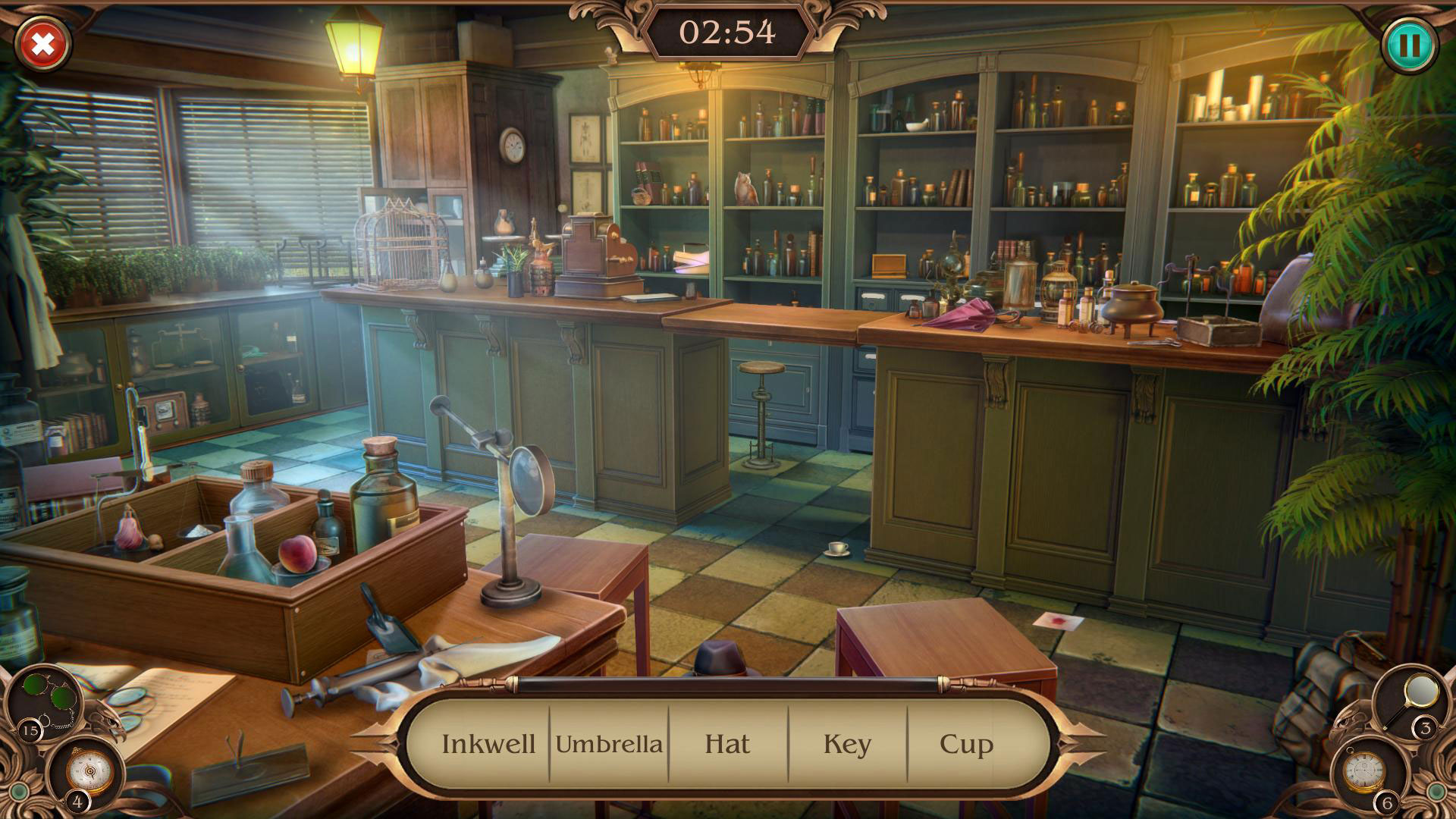Click the timer showing 02:54
This screenshot has width=1456, height=819.
pos(726,30)
